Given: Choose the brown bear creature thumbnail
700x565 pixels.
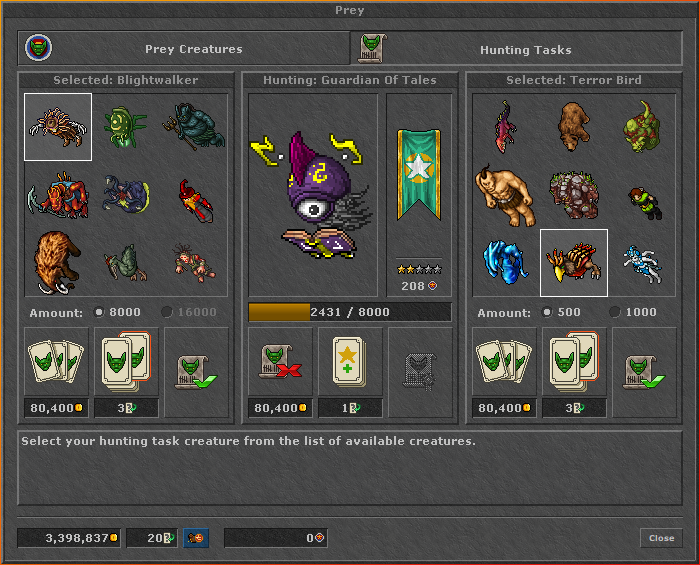Looking at the screenshot, I should (x=574, y=127).
